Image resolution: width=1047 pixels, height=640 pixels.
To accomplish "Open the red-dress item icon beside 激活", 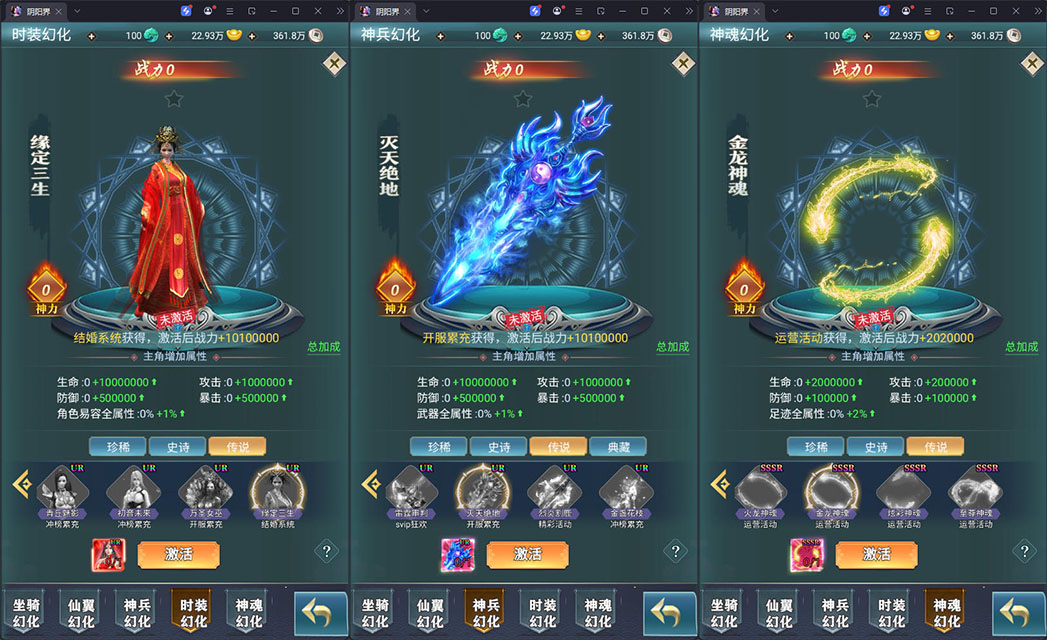I will 108,554.
